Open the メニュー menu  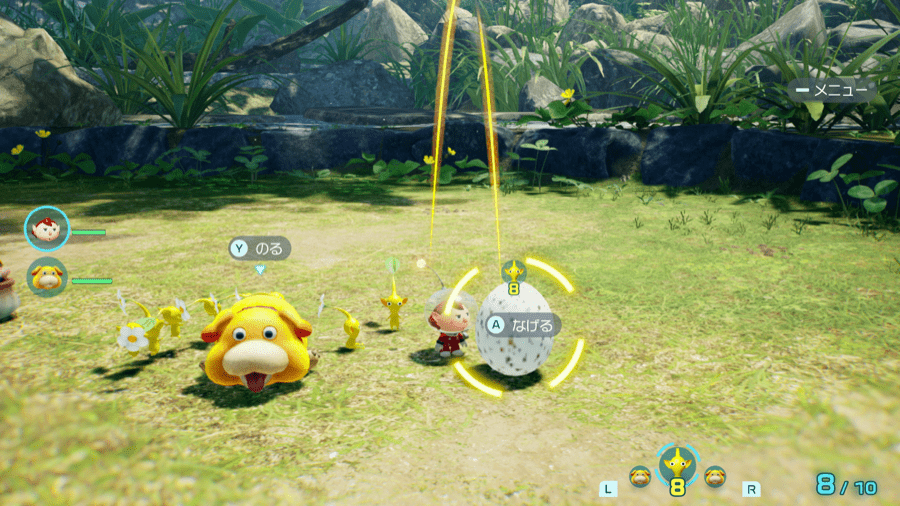point(832,90)
